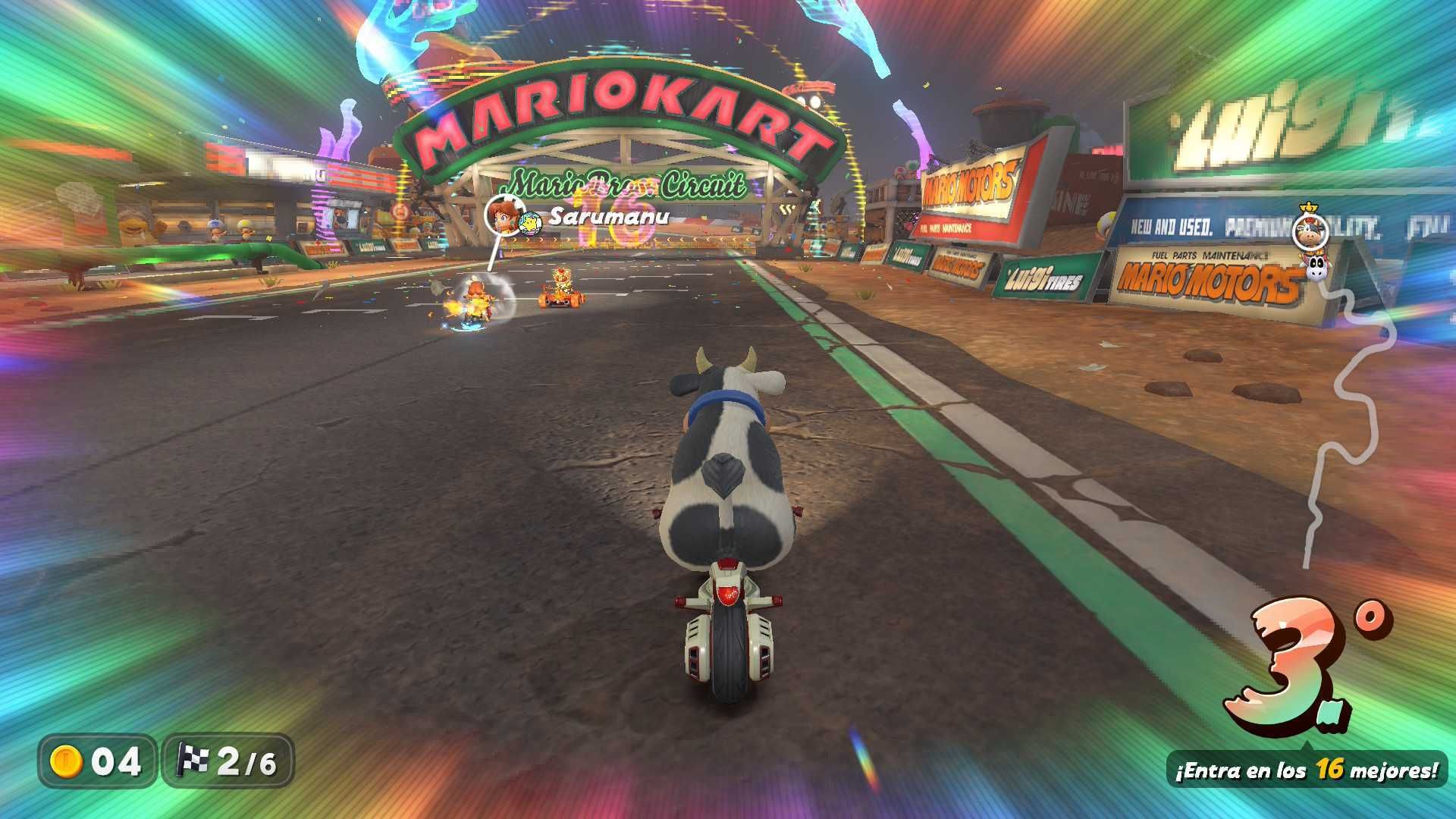Viewport: 1456px width, 819px height.
Task: Select the item box icon beside Sarumanu's portrait
Action: [531, 224]
